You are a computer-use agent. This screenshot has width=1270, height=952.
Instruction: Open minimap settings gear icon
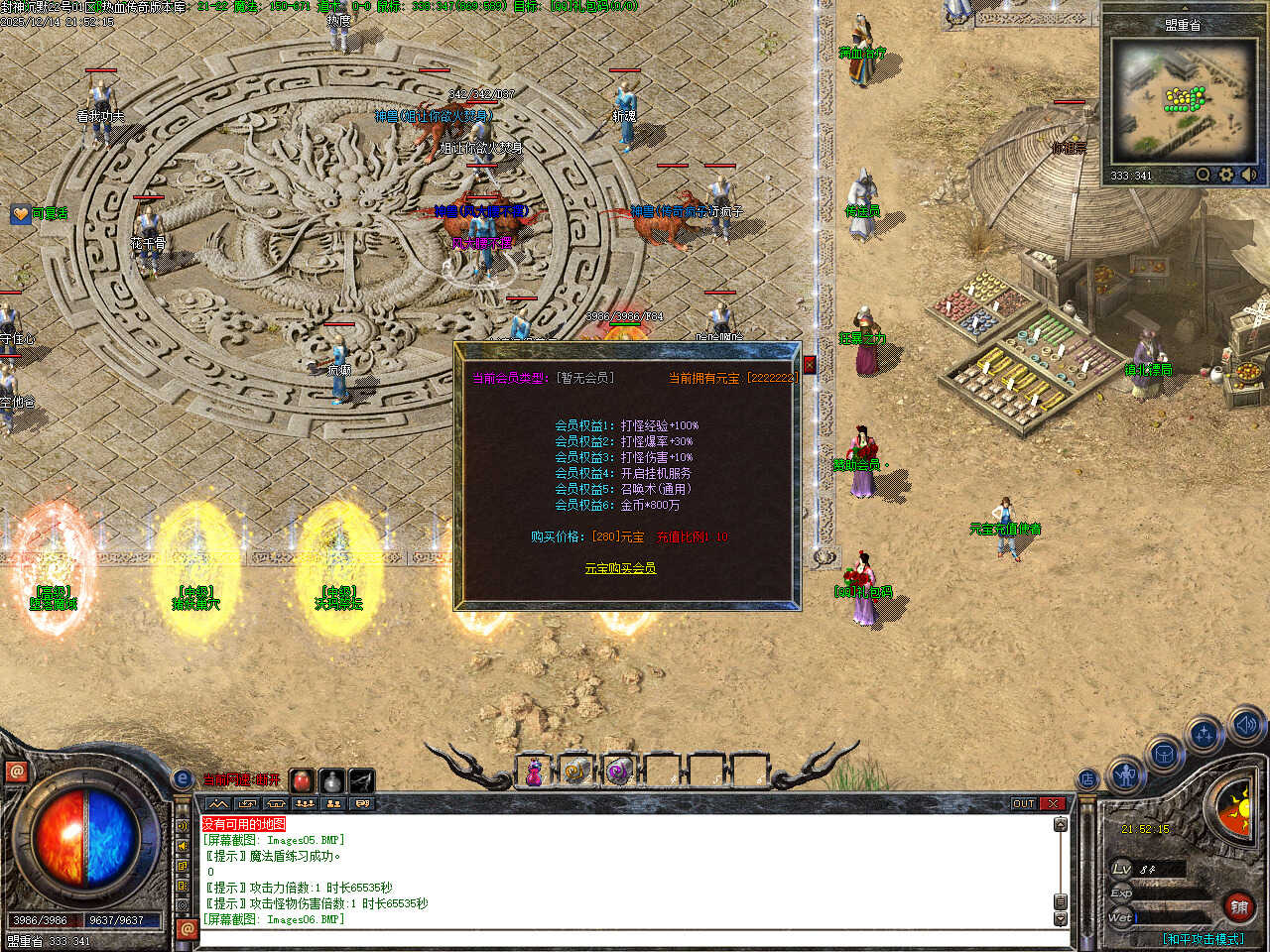pyautogui.click(x=1226, y=175)
